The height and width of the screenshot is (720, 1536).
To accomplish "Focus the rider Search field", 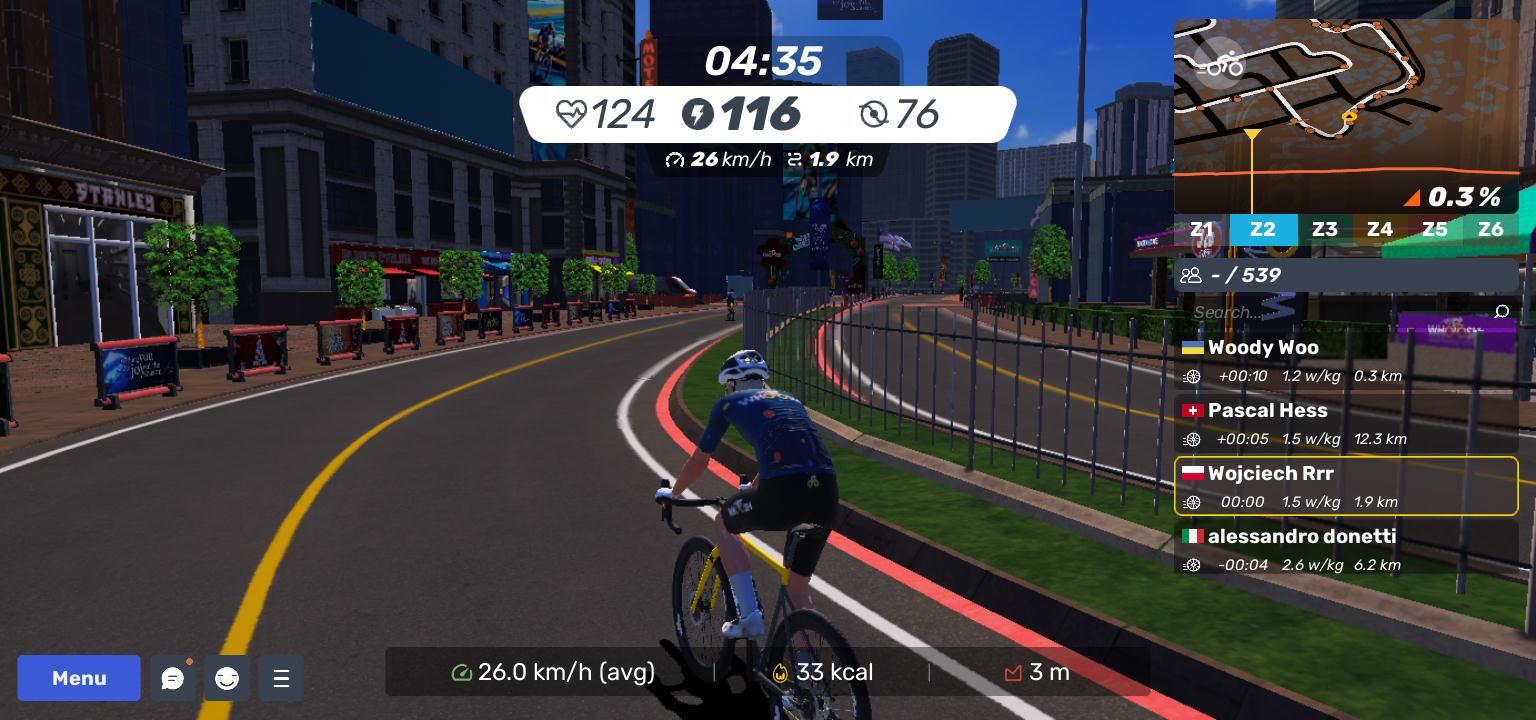I will point(1330,312).
